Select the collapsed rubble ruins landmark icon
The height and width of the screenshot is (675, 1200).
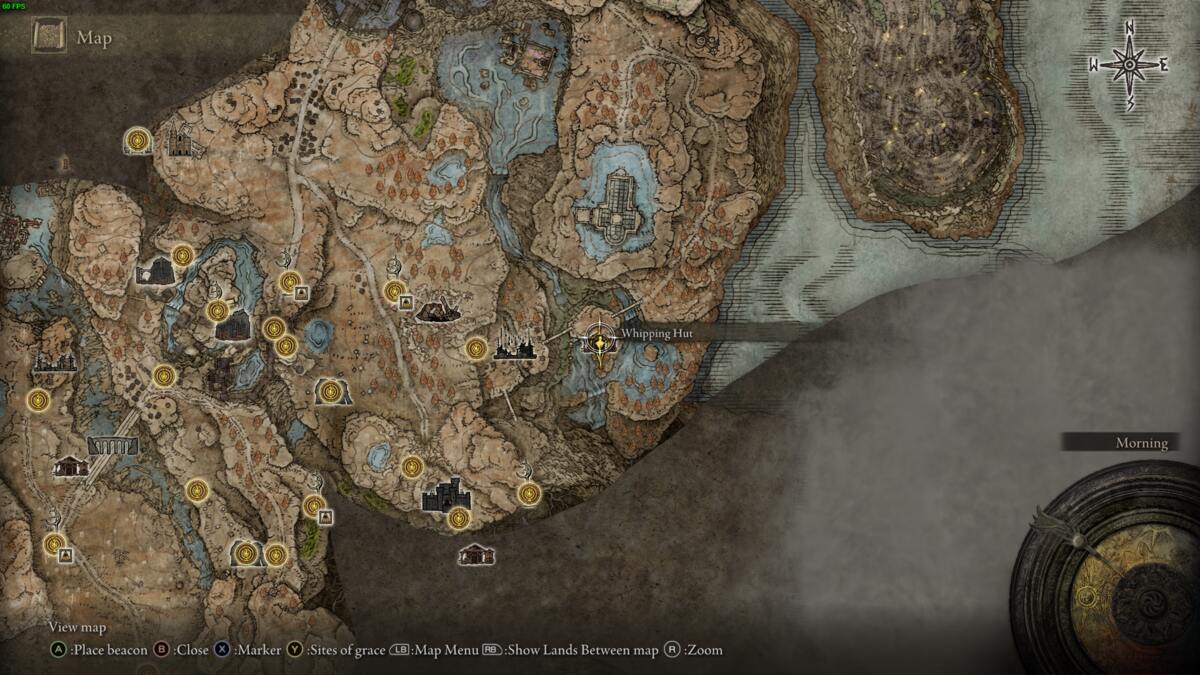tap(437, 311)
